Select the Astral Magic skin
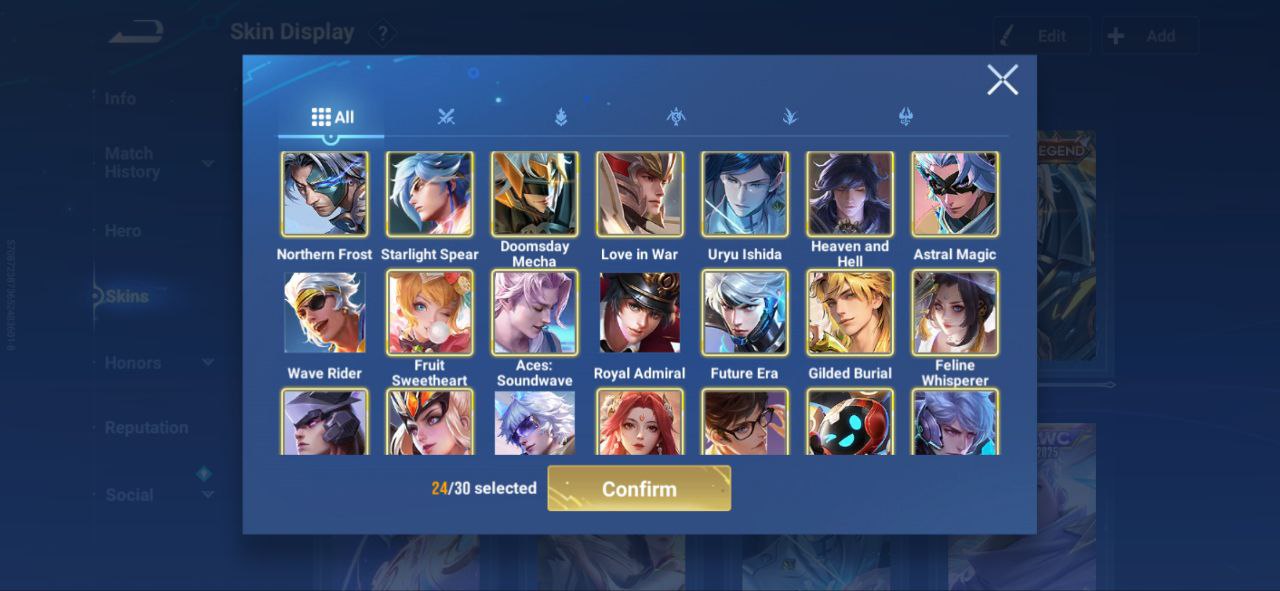Screen dimensions: 1280x591 click(955, 194)
